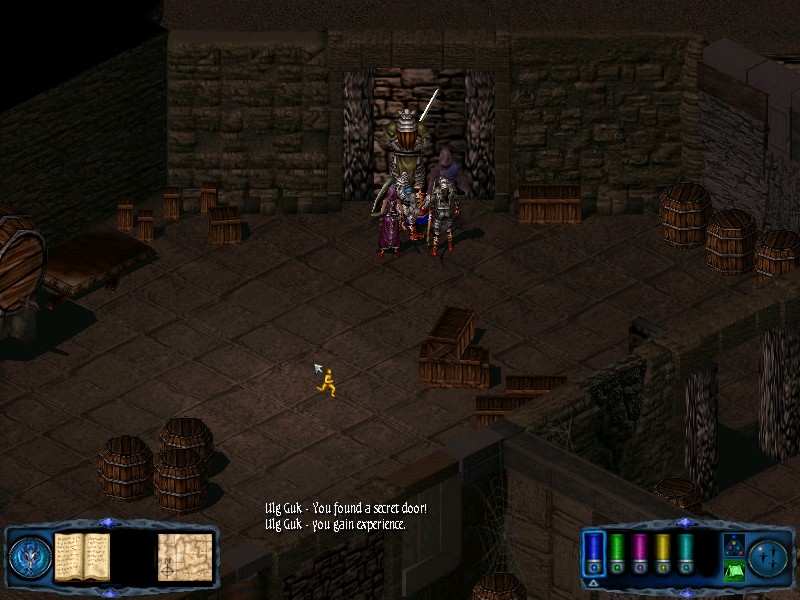Click the round daggers combat orb
The height and width of the screenshot is (600, 800).
(770, 556)
